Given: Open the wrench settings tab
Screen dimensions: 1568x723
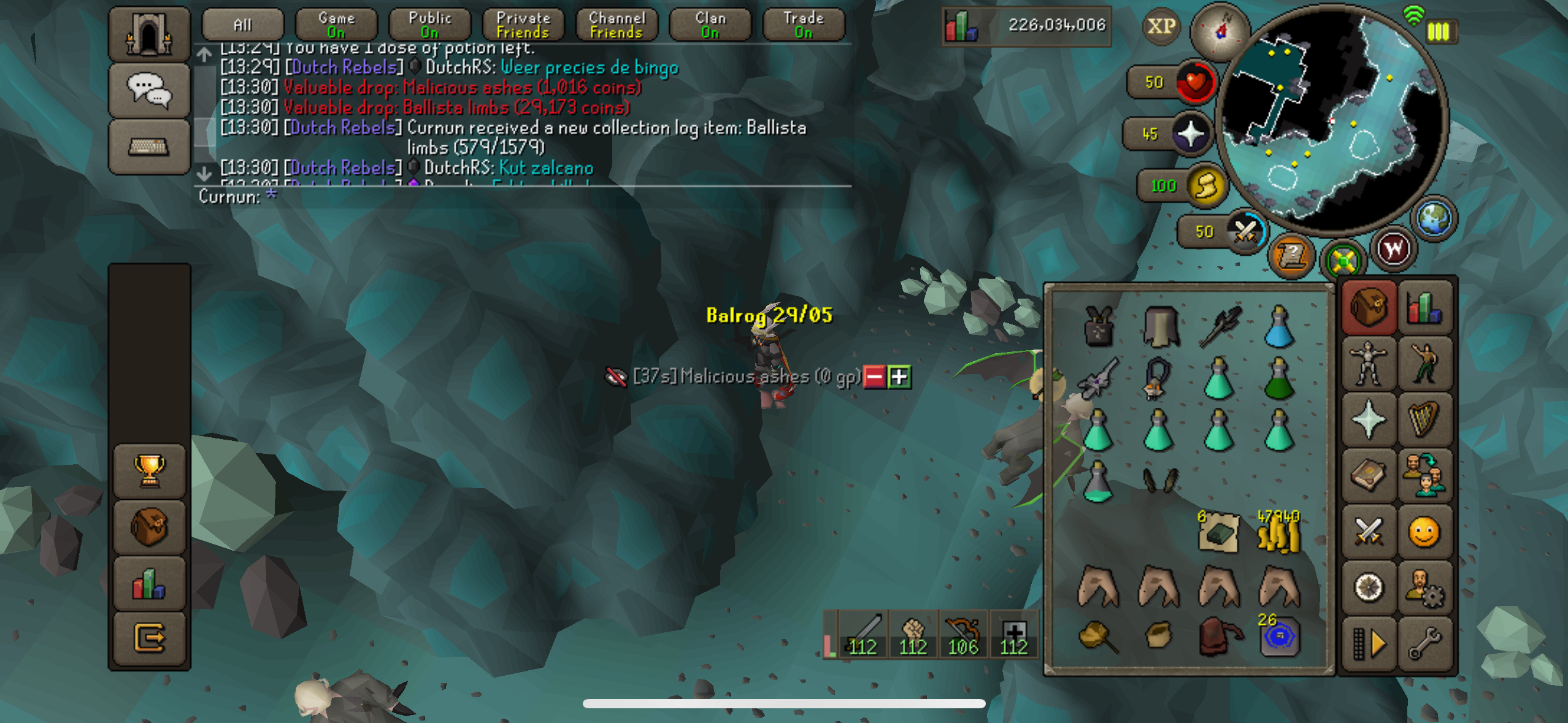Looking at the screenshot, I should pos(1424,644).
